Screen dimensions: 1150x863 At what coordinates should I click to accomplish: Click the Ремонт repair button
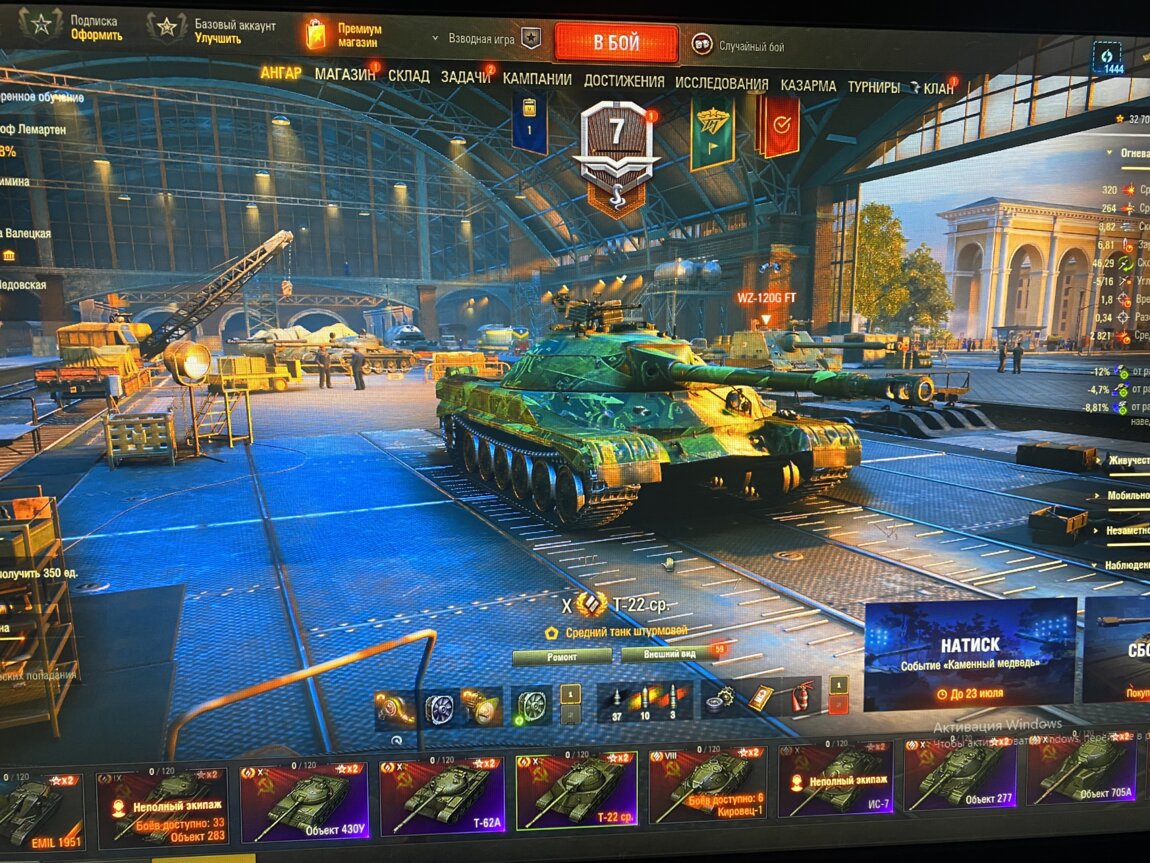click(x=561, y=657)
